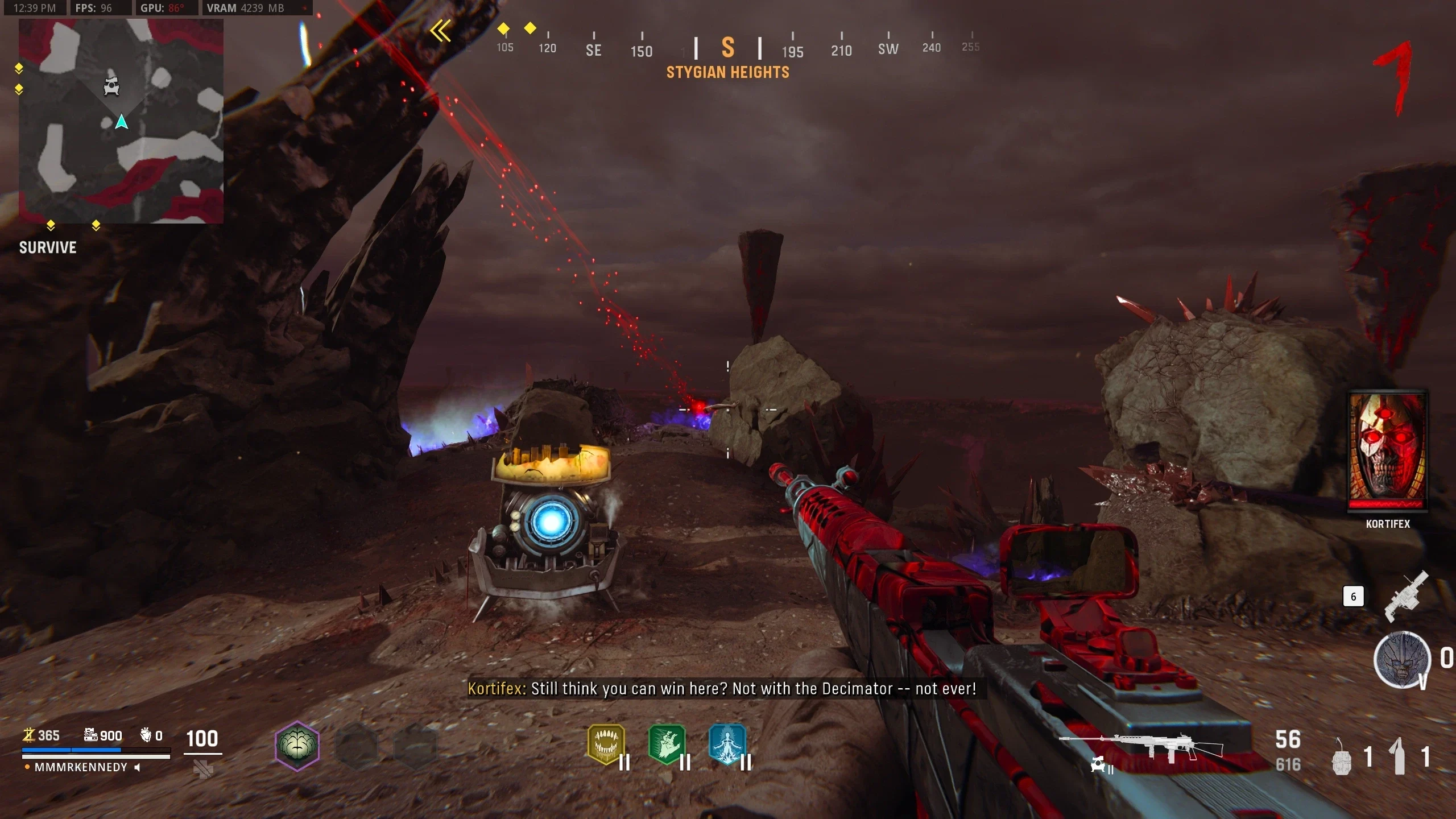The width and height of the screenshot is (1456, 819).
Task: Click the yellow fanged-mouth perk icon
Action: 606,744
